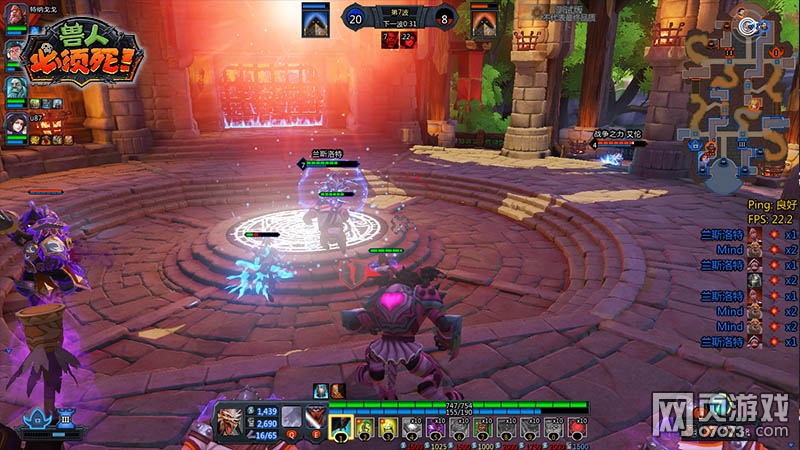This screenshot has width=800, height=450.
Task: Select hotbar slot 1 with the yellow highlight
Action: 341,427
